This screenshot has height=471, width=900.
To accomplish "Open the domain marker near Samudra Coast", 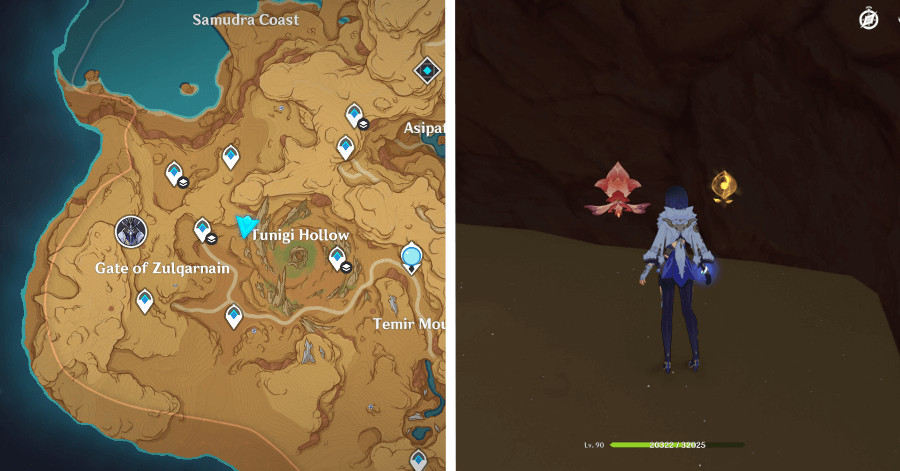I will click(428, 70).
